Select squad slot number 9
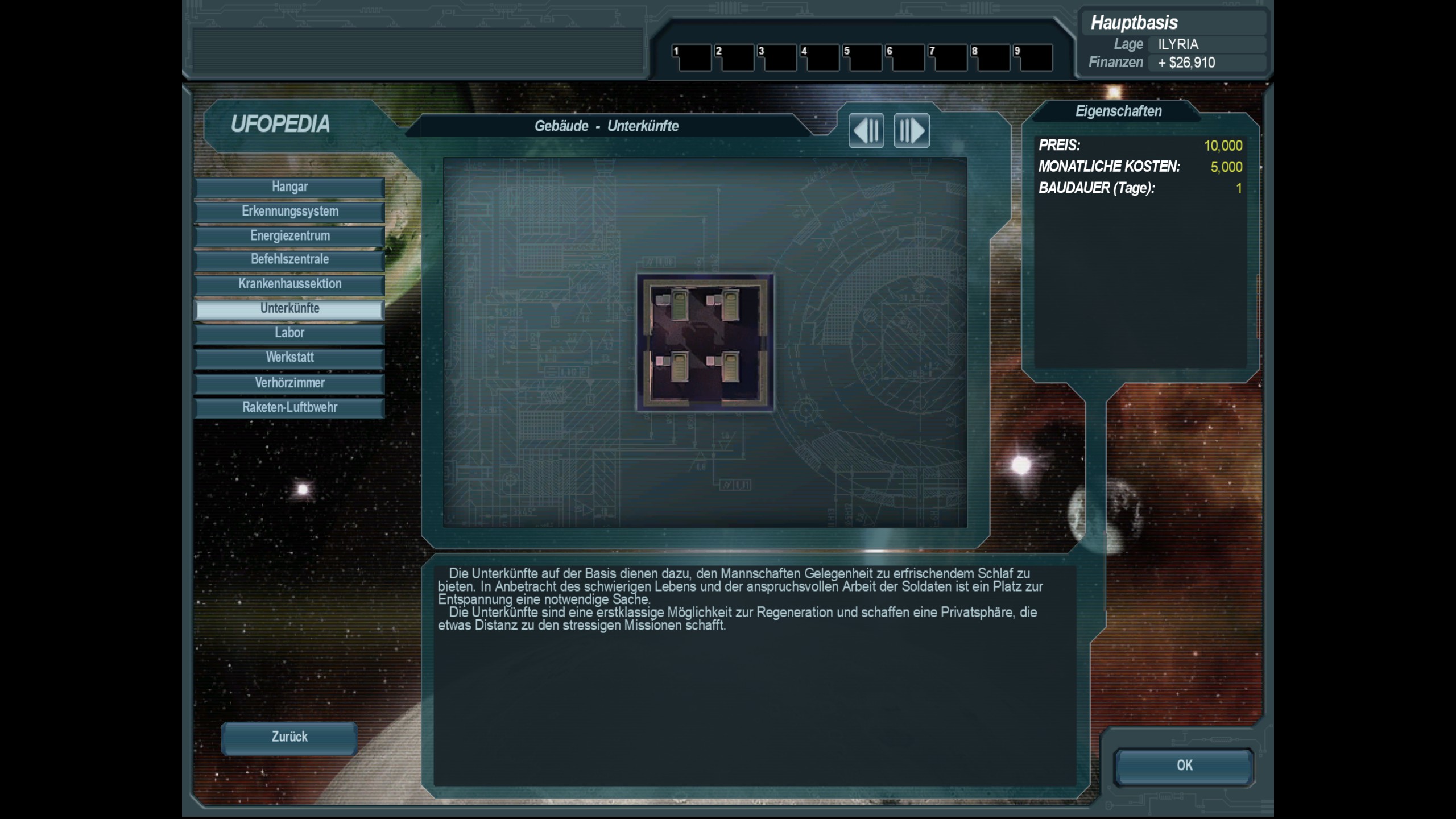Image resolution: width=1456 pixels, height=819 pixels. point(1033,57)
